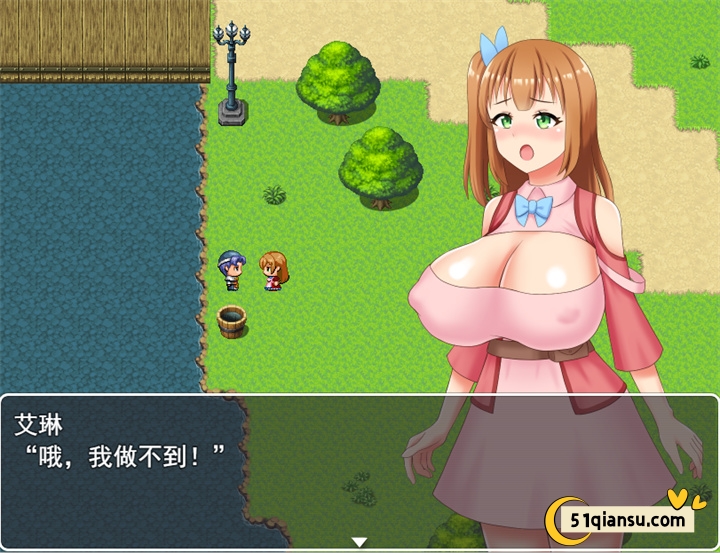The image size is (720, 553).
Task: Advance dialogue with the continue arrow
Action: click(359, 541)
